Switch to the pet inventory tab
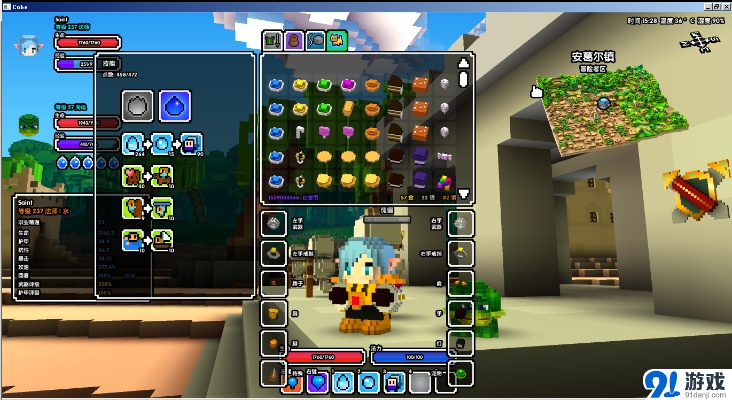This screenshot has width=732, height=400. tap(336, 41)
